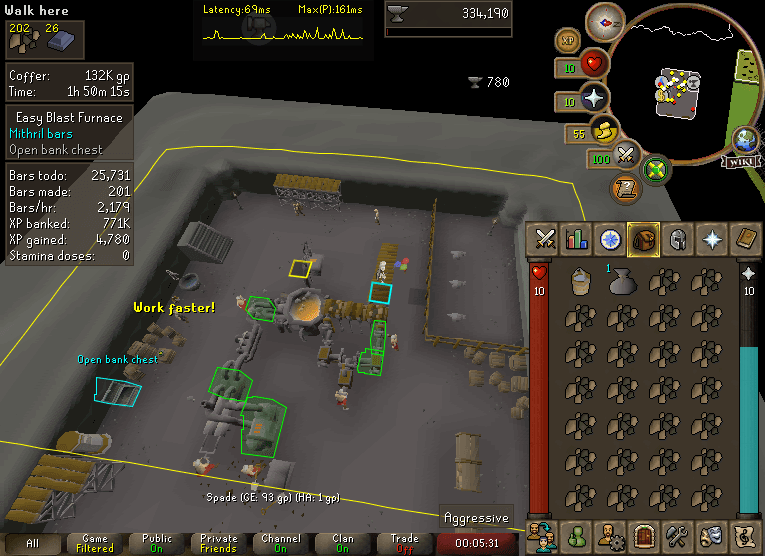Viewport: 765px width, 556px height.
Task: Show the Worn Equipment tab
Action: (677, 239)
